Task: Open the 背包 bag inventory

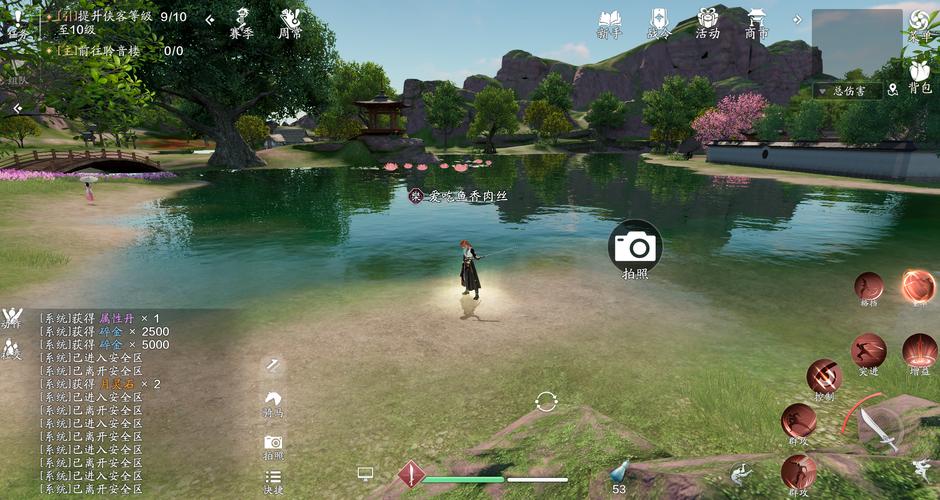Action: 919,75
